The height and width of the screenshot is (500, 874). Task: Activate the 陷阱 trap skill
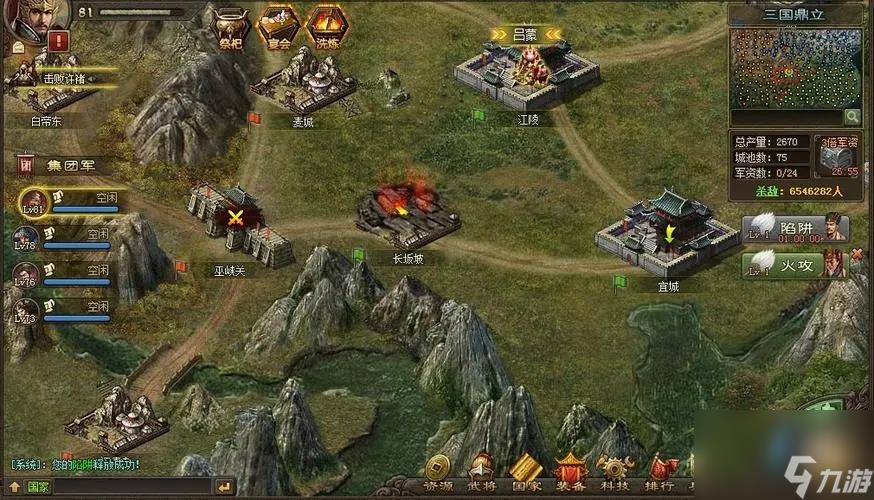[x=795, y=229]
